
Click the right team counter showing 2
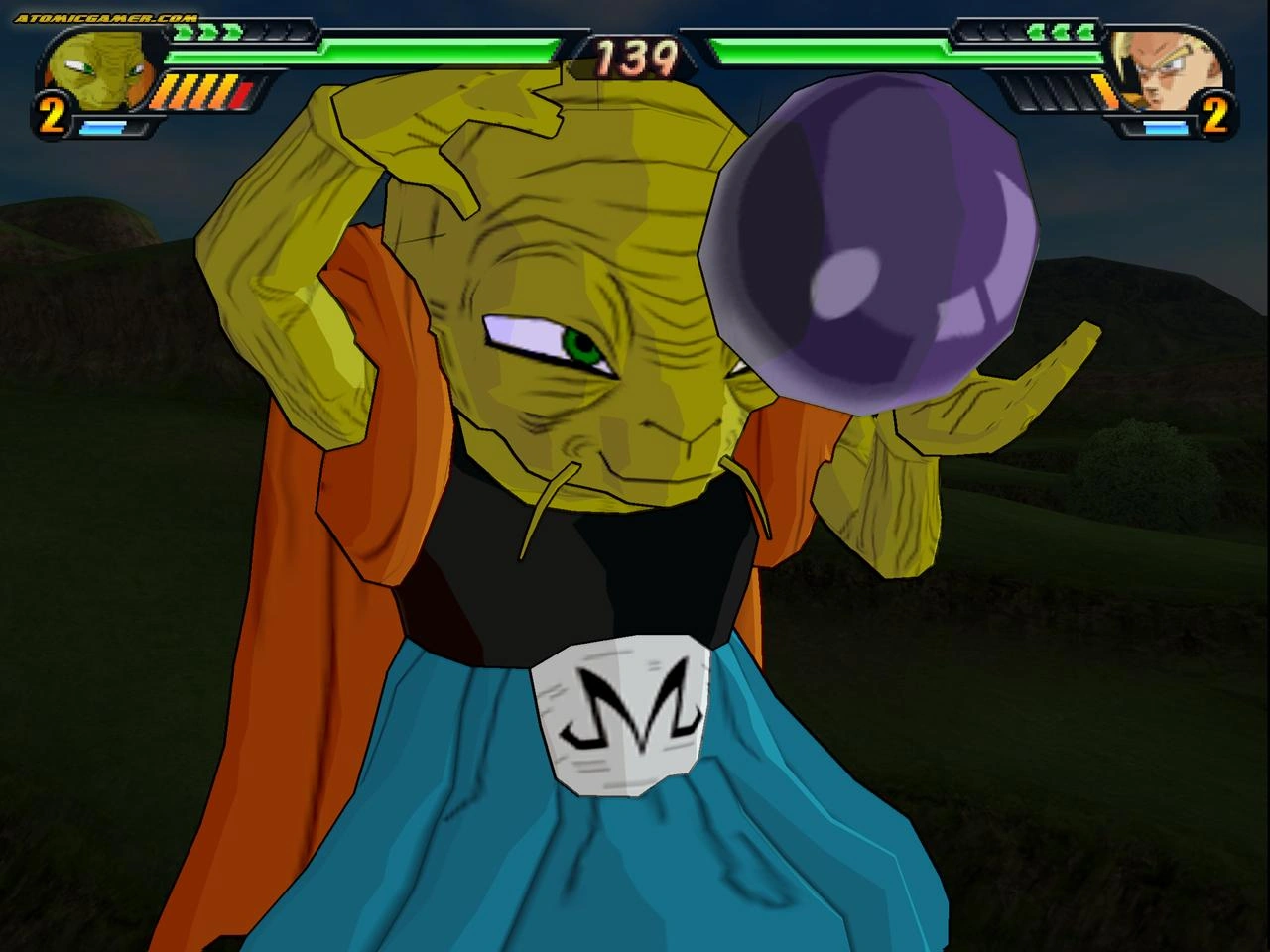click(1212, 117)
